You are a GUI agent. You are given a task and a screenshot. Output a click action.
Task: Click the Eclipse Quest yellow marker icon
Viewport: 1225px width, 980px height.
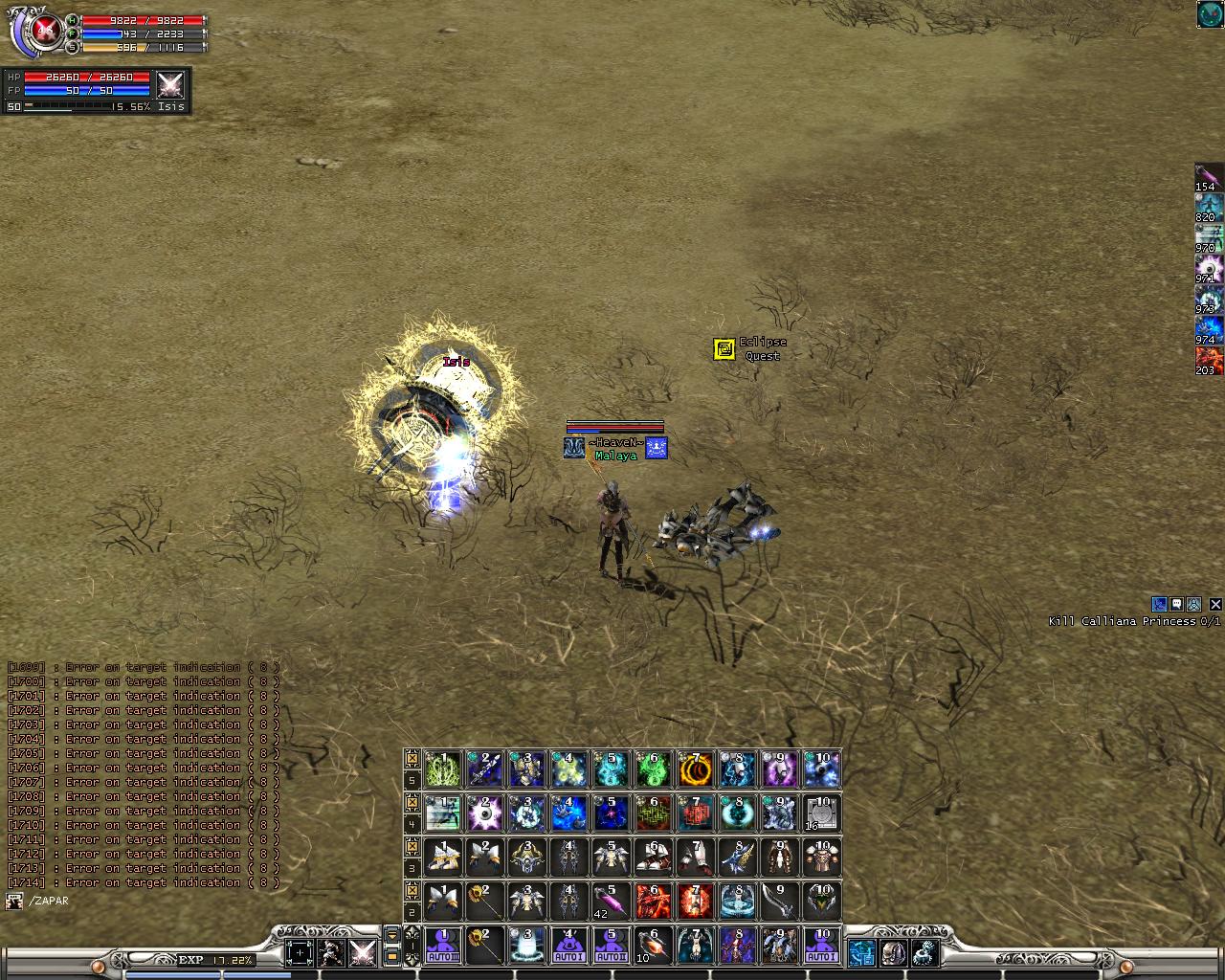point(724,348)
